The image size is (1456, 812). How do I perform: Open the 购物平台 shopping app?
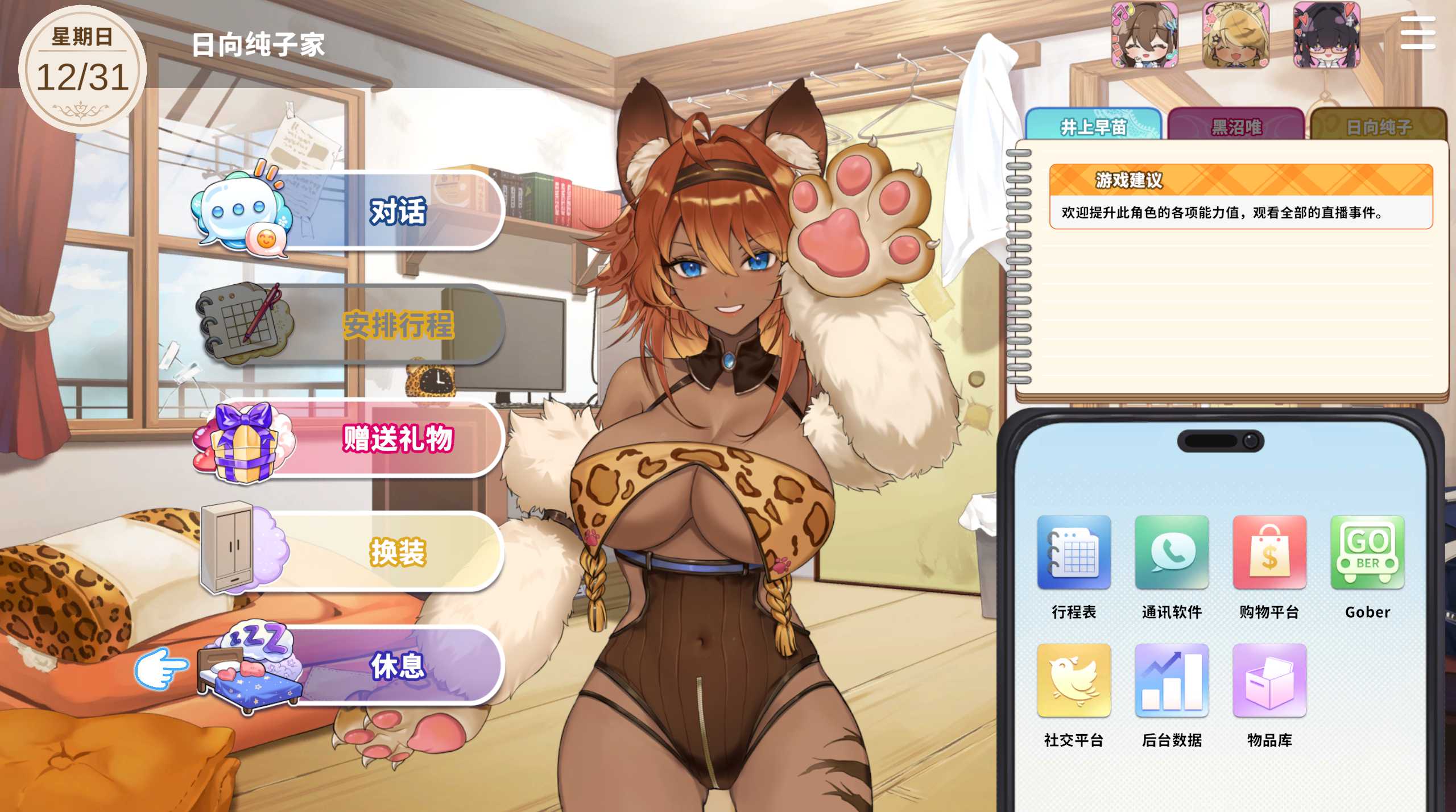click(x=1269, y=552)
